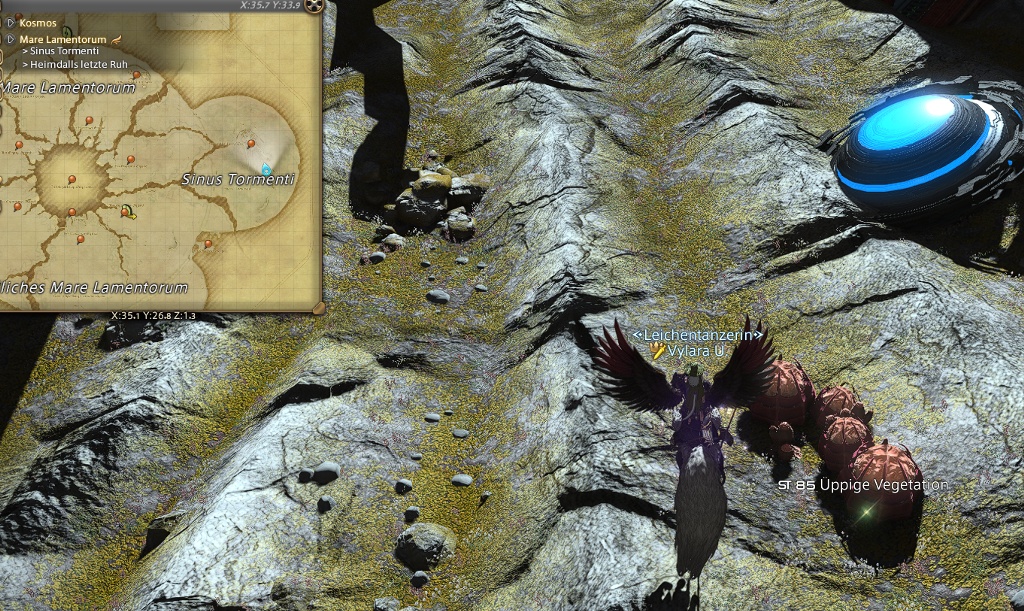1024x611 pixels.
Task: Open the Sinus Tormenti sub-area
Action: click(x=64, y=51)
